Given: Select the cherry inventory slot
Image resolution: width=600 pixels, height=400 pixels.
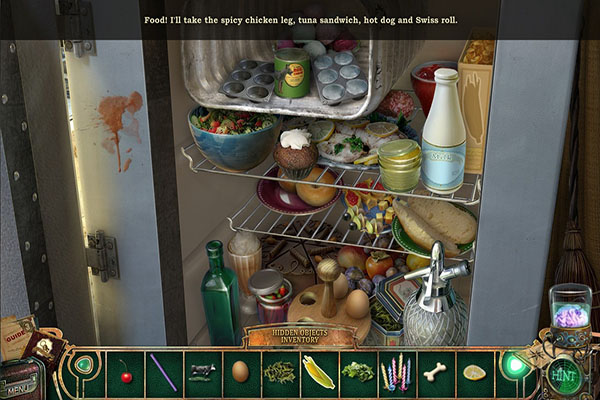Looking at the screenshot, I should pos(125,373).
